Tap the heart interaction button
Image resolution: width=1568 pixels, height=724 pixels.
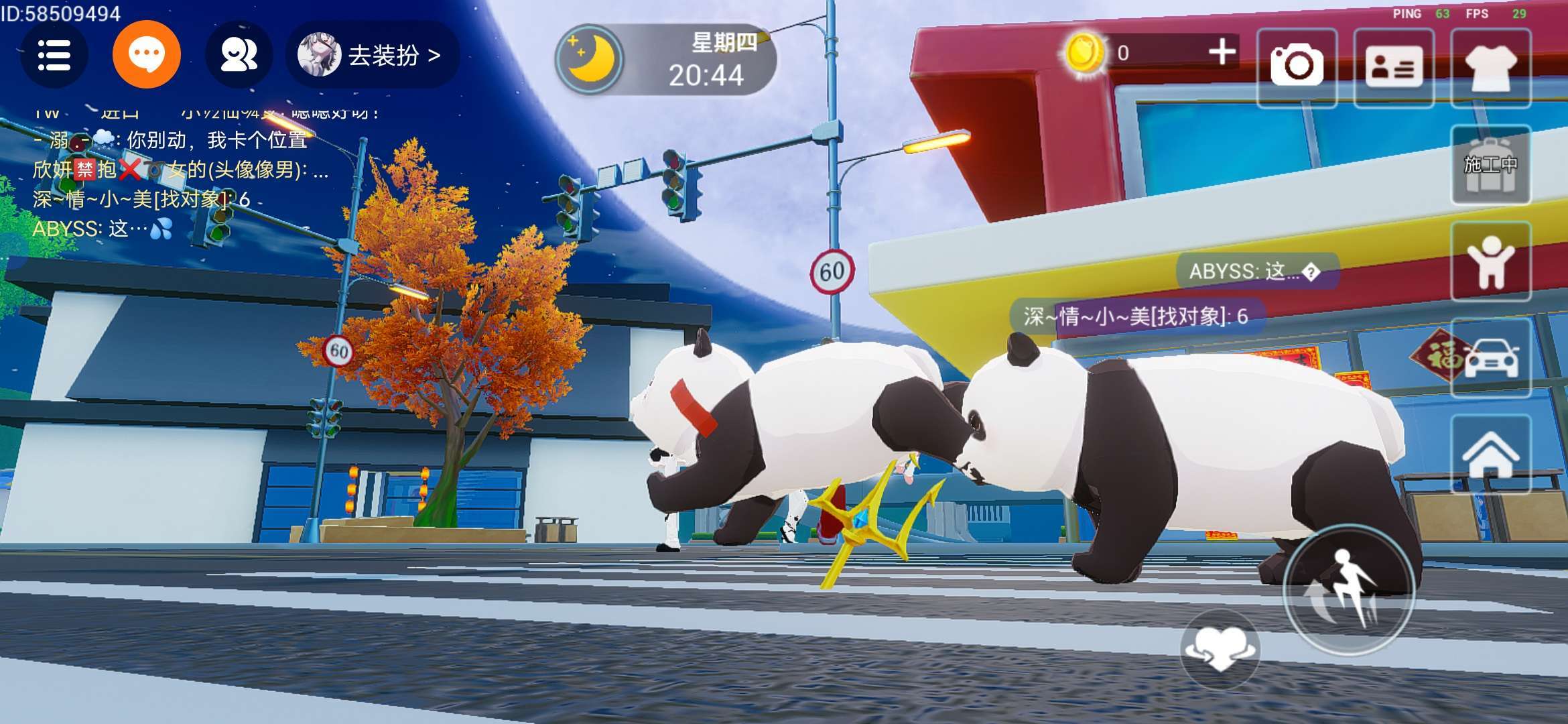click(1220, 649)
